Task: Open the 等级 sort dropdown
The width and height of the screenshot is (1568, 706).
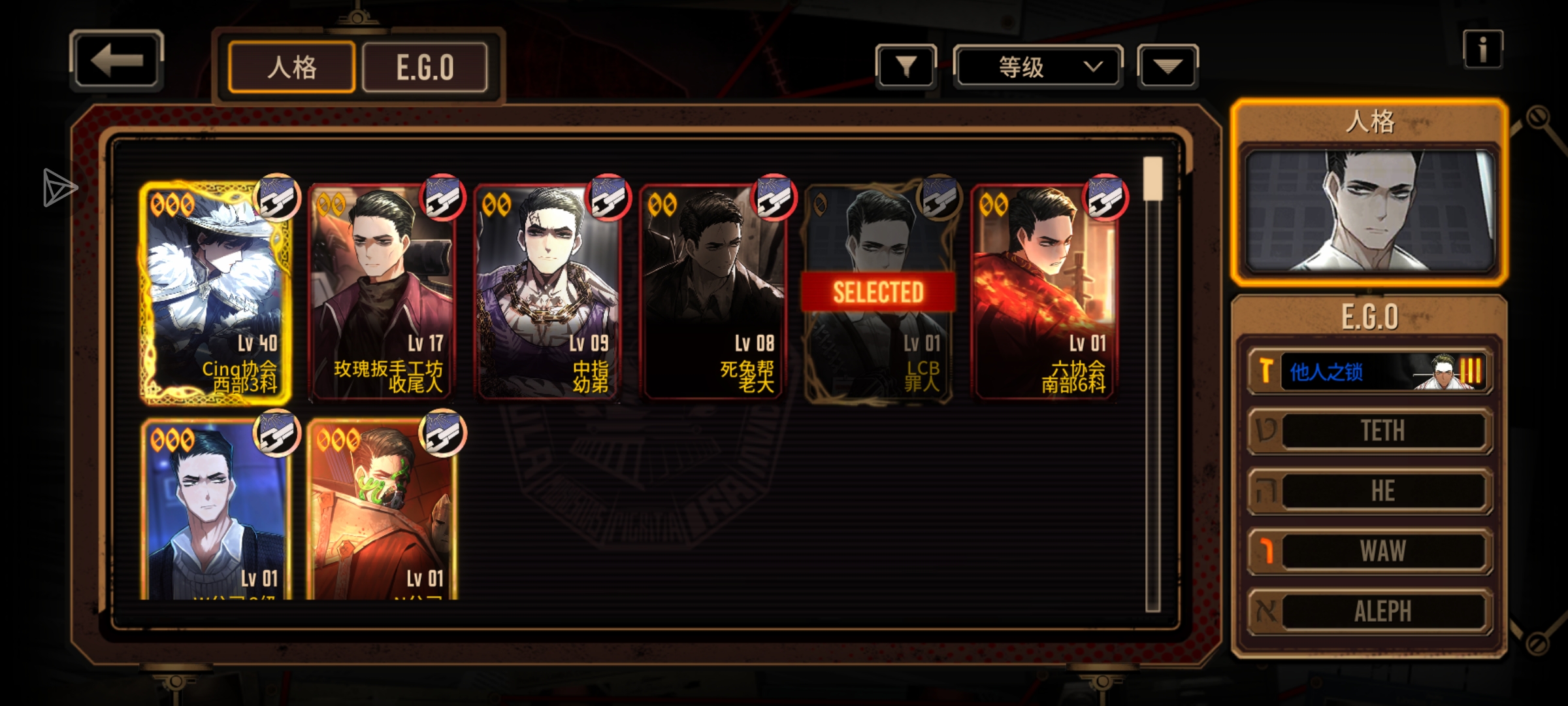Action: [x=1038, y=67]
